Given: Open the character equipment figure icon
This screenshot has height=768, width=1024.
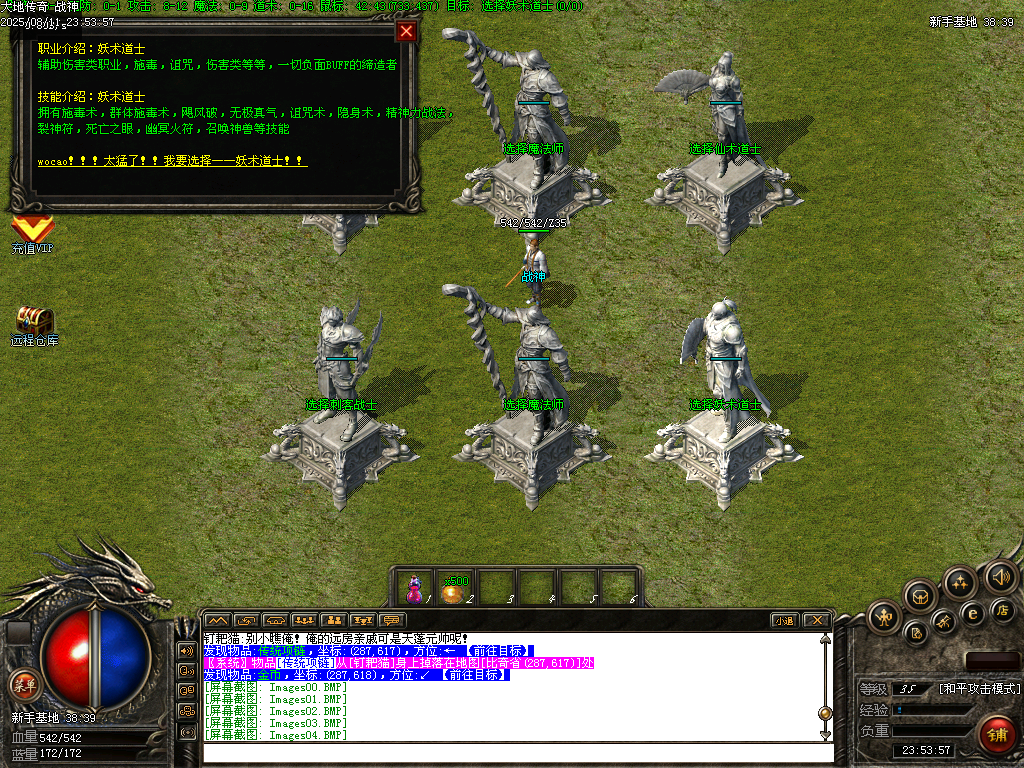Looking at the screenshot, I should (x=884, y=617).
